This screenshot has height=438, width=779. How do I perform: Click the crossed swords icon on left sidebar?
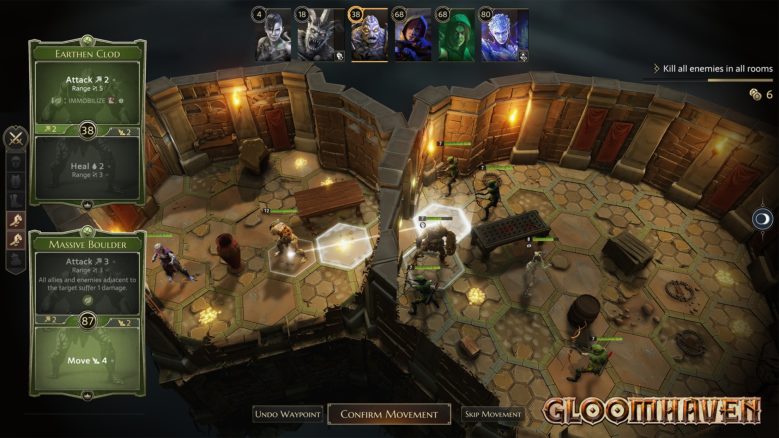pos(15,139)
